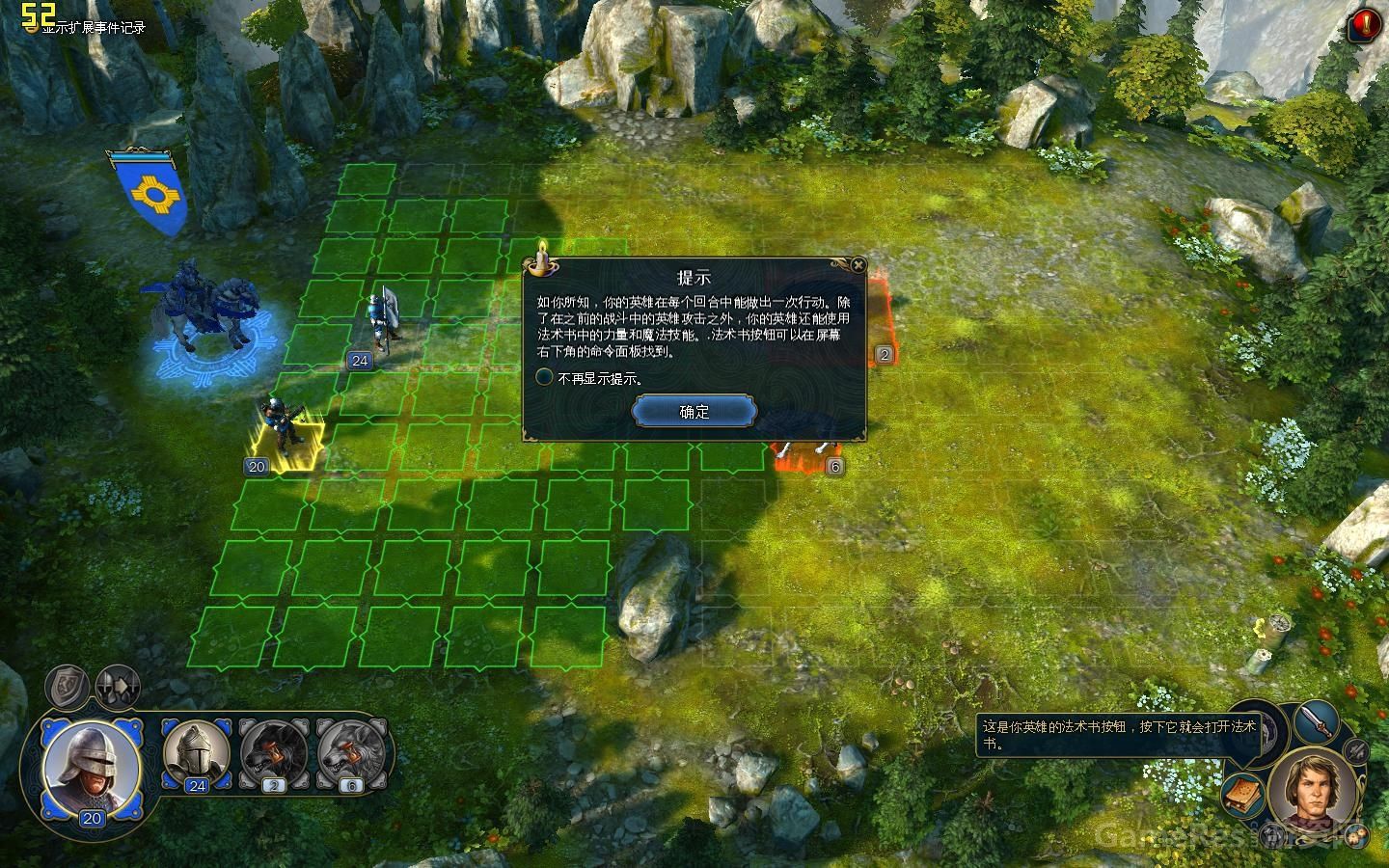The width and height of the screenshot is (1389, 868).
Task: Select the active crossbowman portrait with 20
Action: click(92, 769)
